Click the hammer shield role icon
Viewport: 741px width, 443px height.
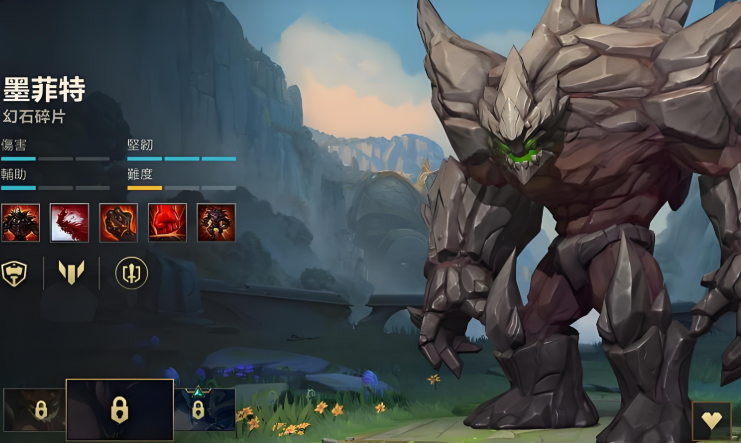(15, 272)
